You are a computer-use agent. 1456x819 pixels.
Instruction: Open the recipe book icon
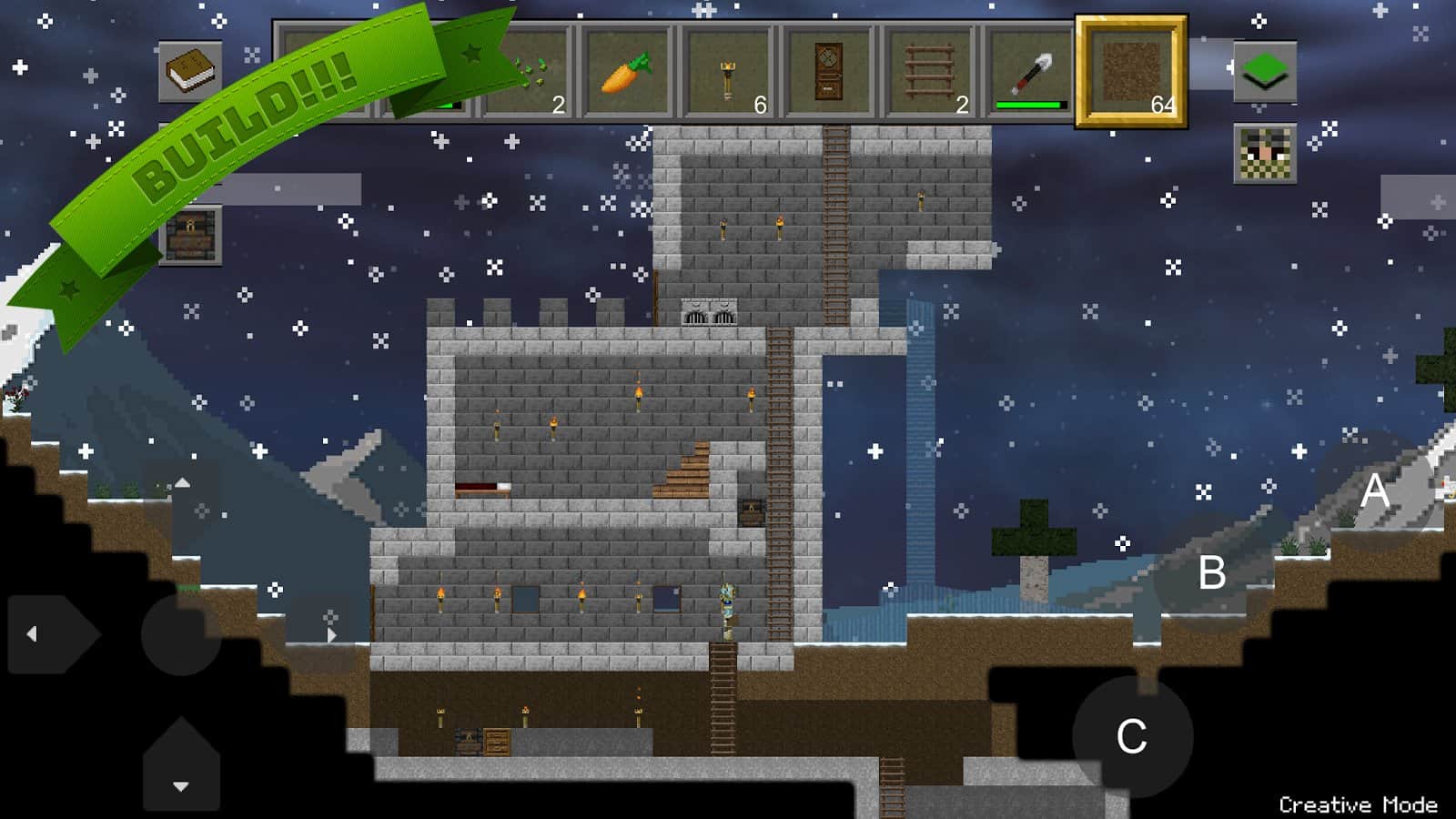coord(190,71)
